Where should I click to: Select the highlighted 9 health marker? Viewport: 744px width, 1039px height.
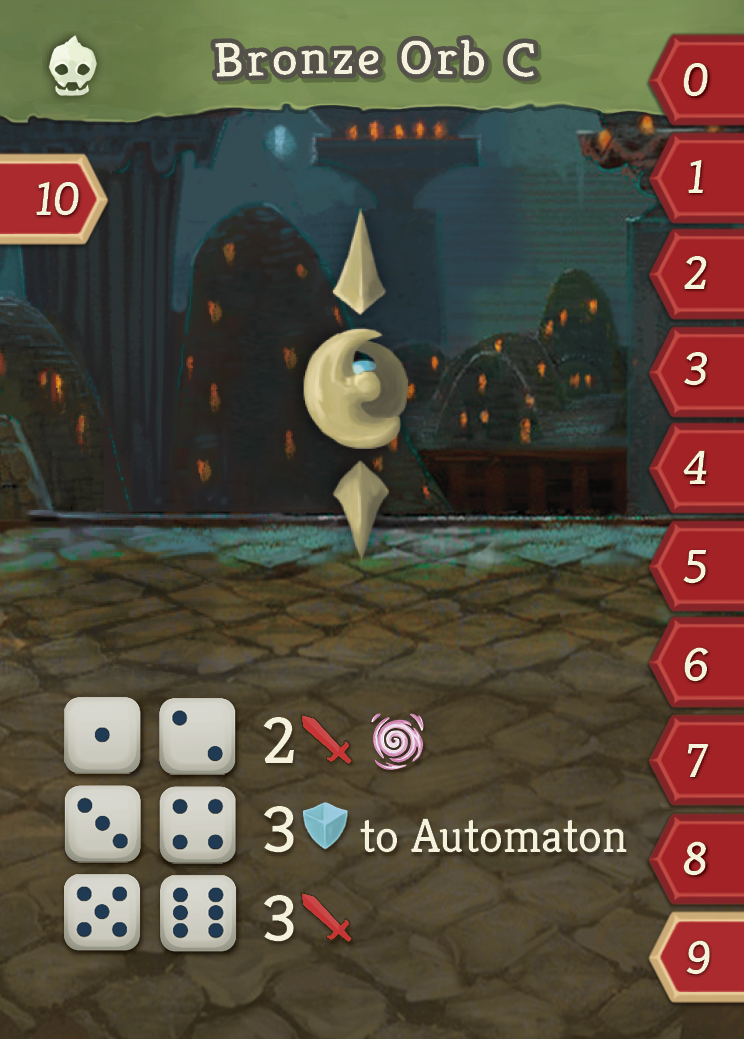(x=697, y=958)
